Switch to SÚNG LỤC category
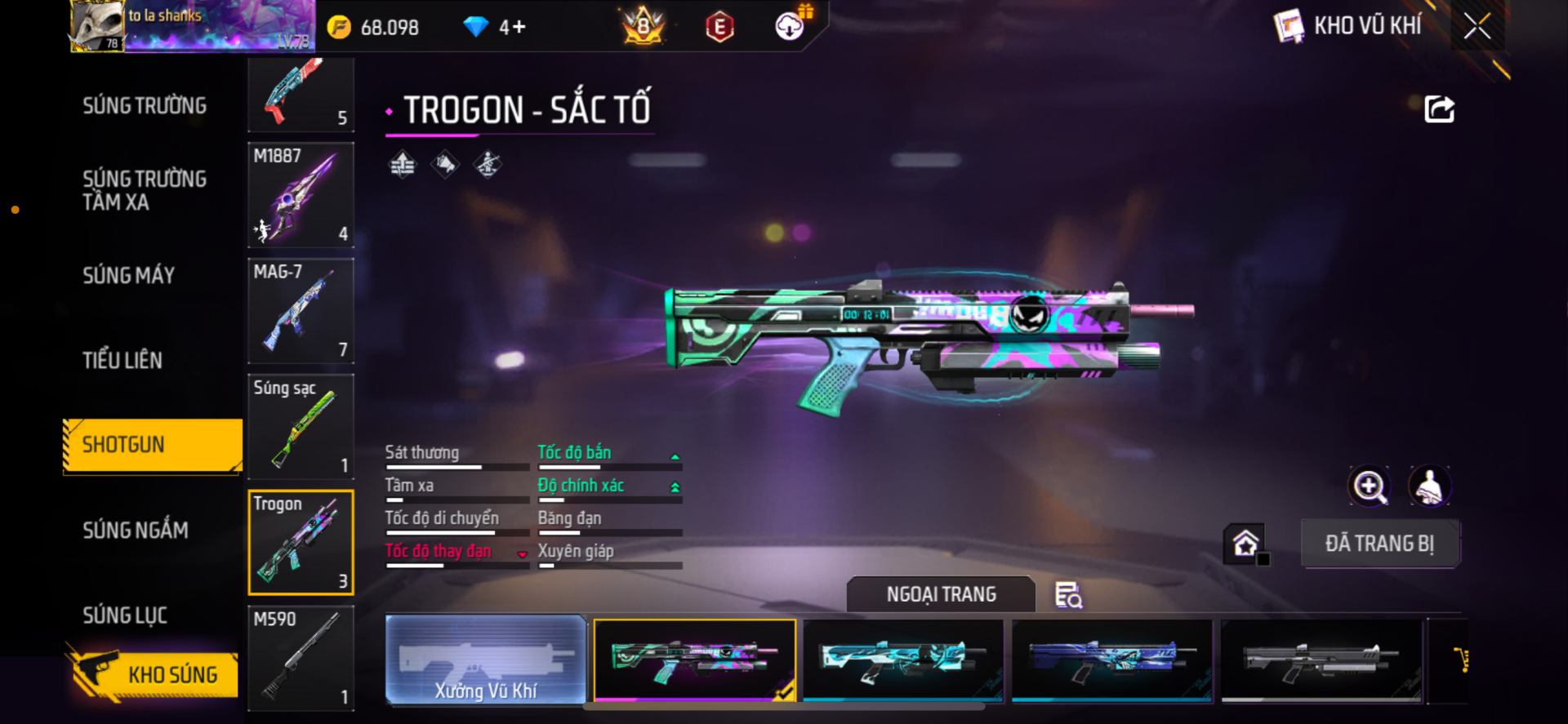Screen dimensions: 1568x724 pos(125,615)
